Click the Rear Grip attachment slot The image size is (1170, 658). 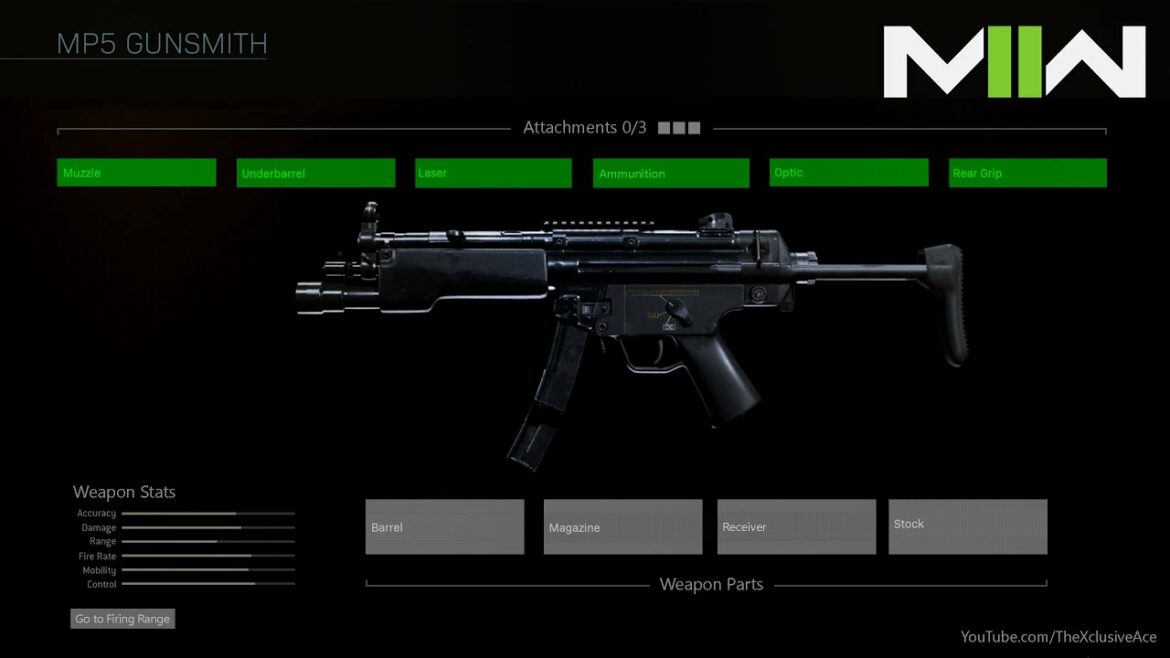tap(1027, 173)
